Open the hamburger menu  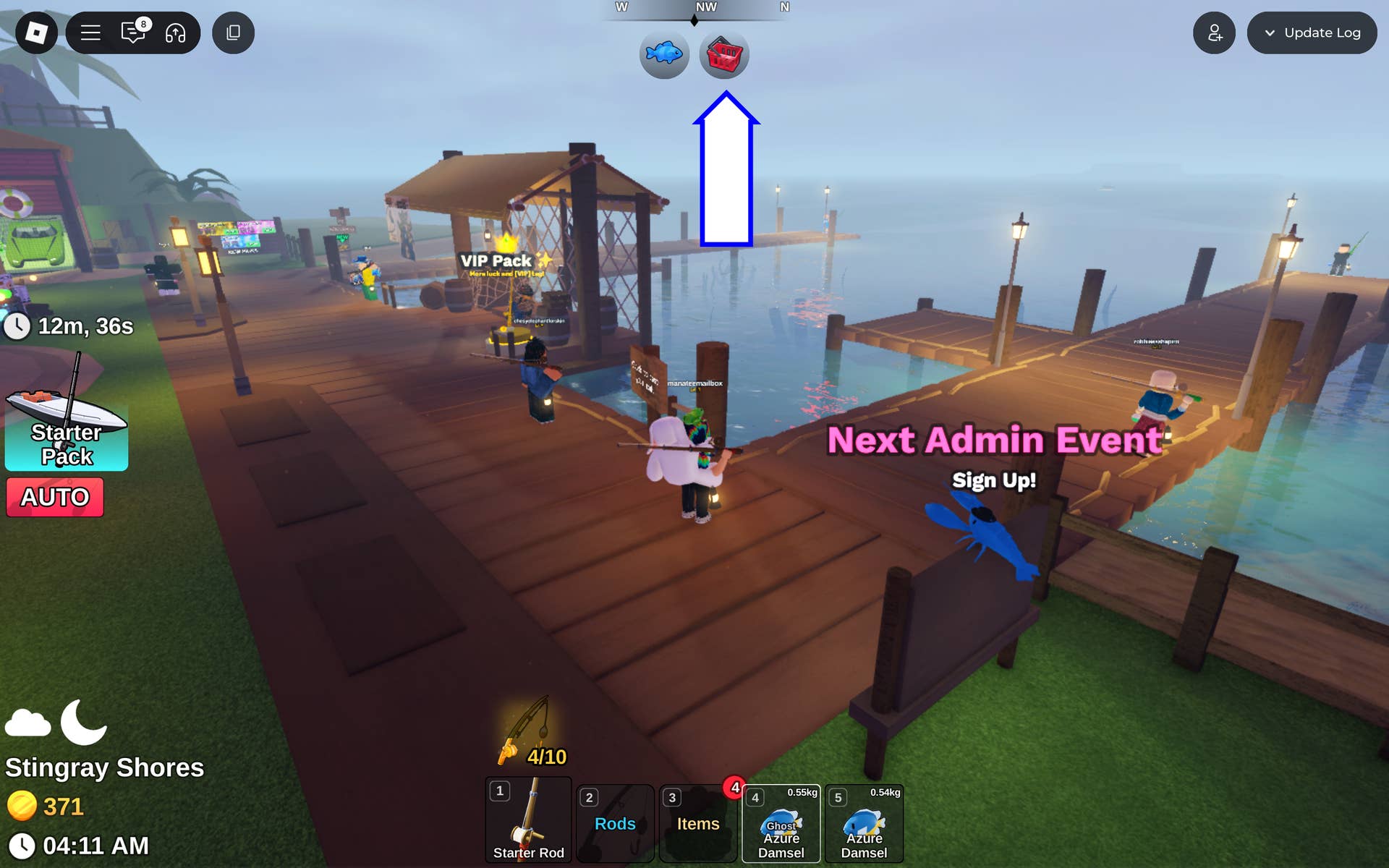(x=90, y=33)
